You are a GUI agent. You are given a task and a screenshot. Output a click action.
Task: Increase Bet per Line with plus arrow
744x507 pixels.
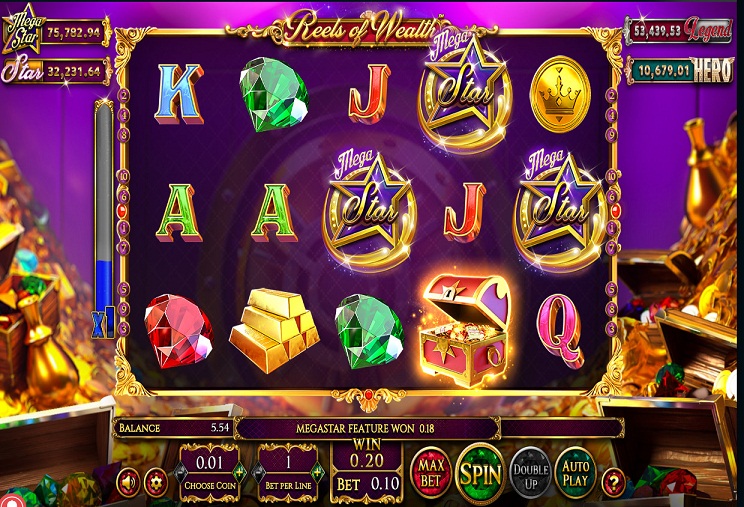pos(316,469)
